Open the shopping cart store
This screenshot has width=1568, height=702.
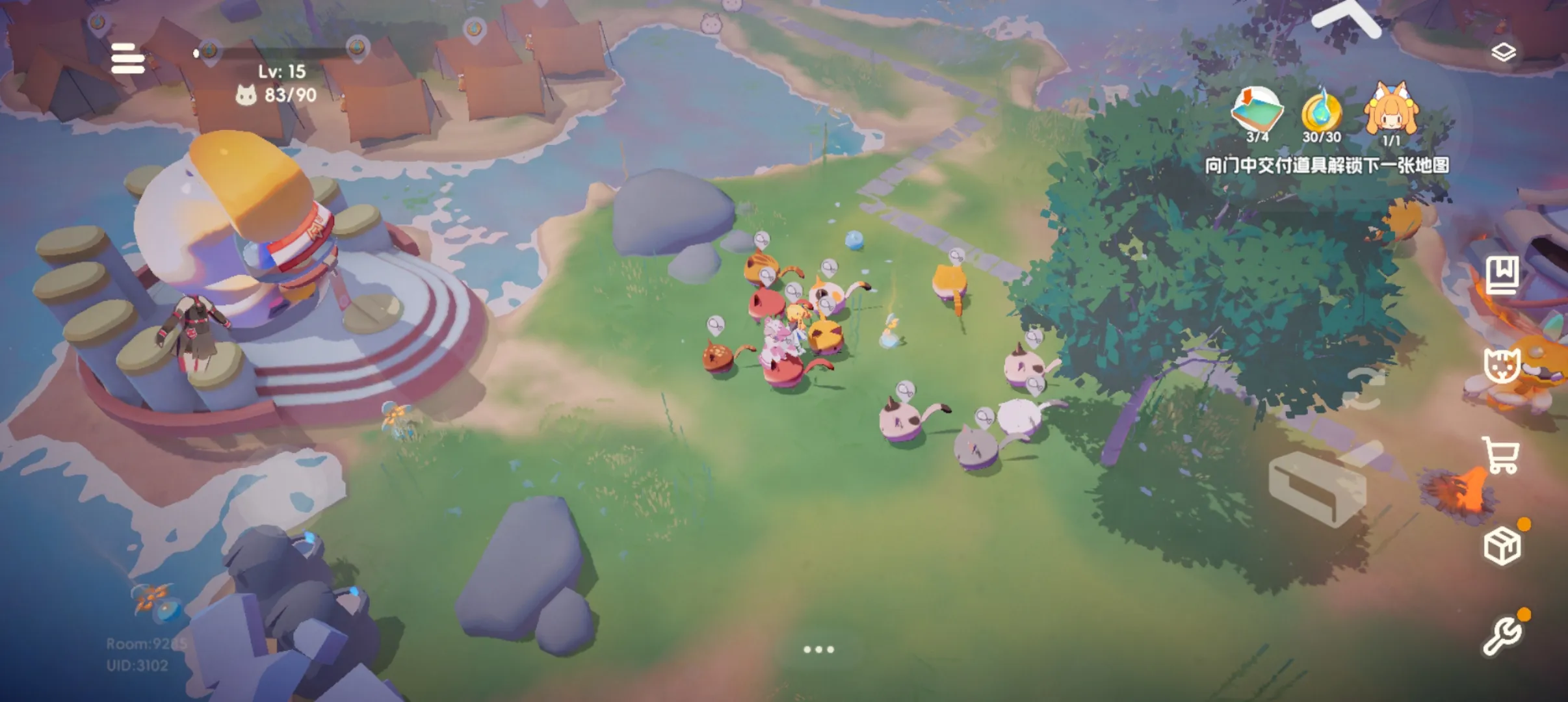pos(1502,455)
